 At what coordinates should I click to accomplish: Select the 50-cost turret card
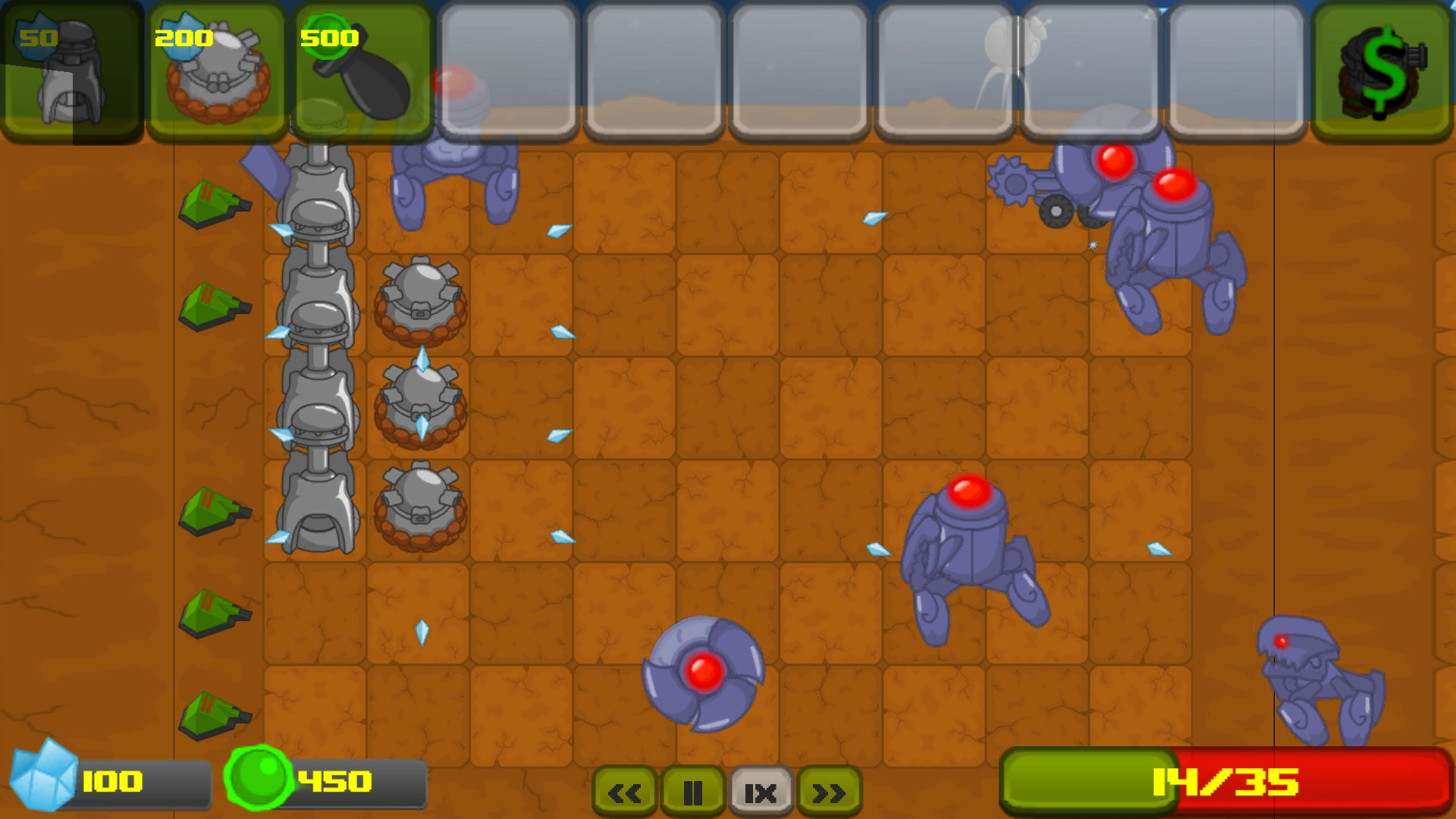[x=72, y=68]
